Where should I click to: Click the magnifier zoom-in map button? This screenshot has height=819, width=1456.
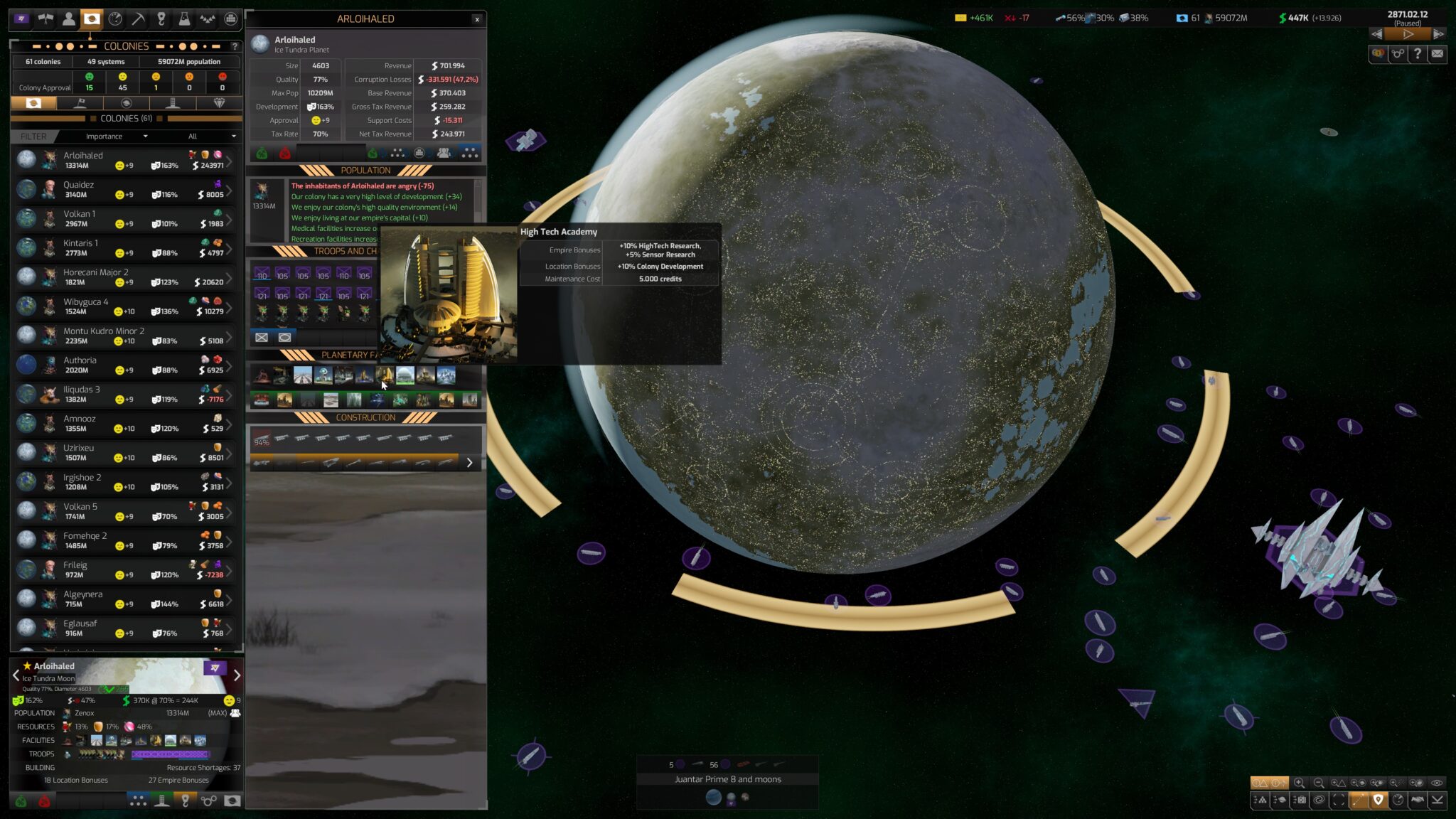click(x=1299, y=783)
